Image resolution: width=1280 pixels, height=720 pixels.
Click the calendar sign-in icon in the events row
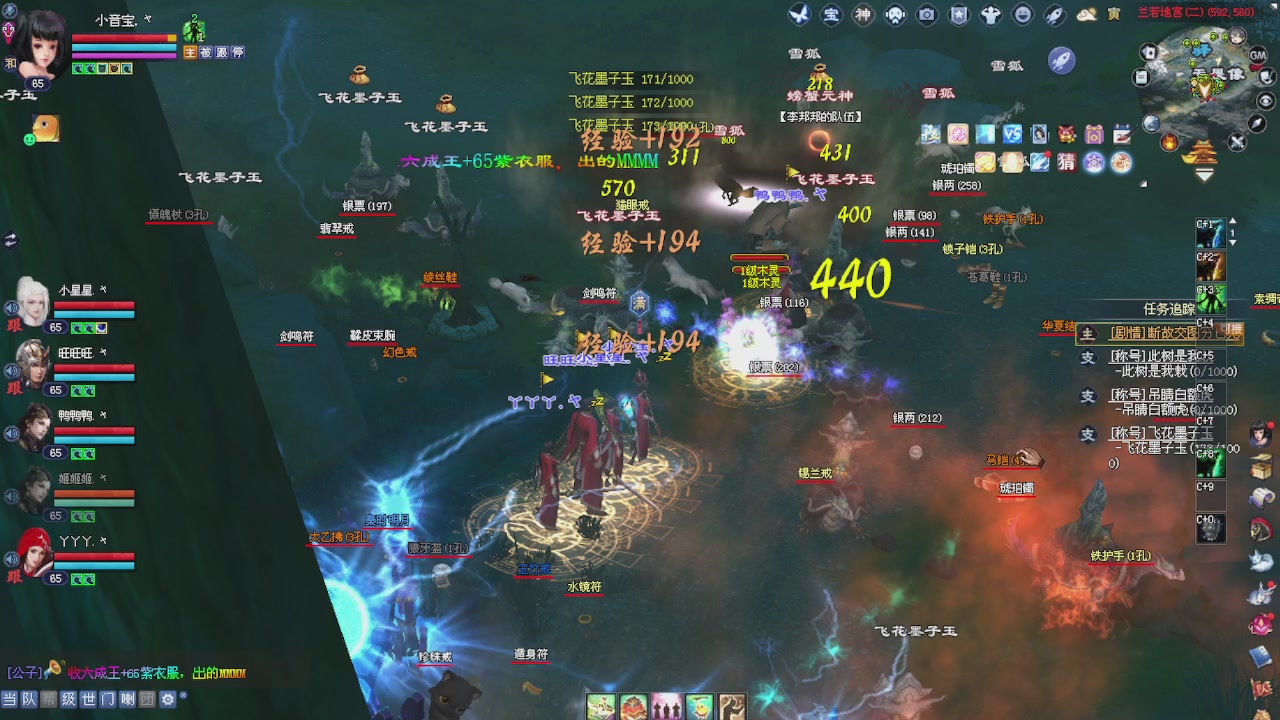pos(1121,134)
